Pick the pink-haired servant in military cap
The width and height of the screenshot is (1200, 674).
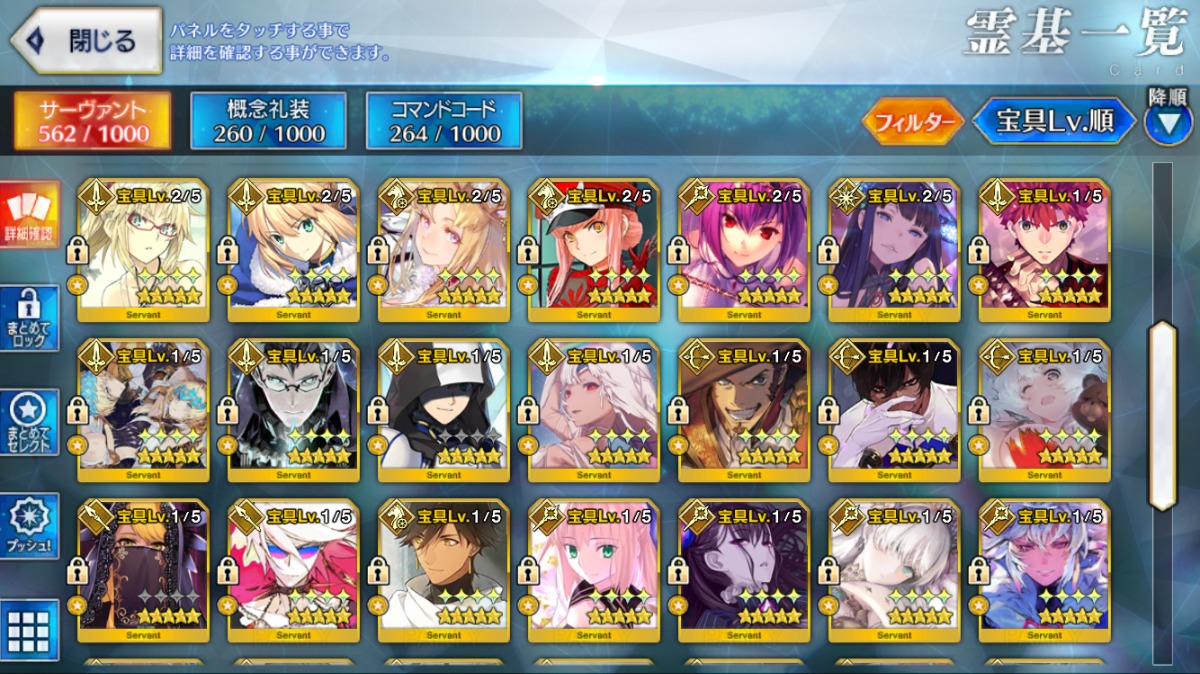coord(593,250)
